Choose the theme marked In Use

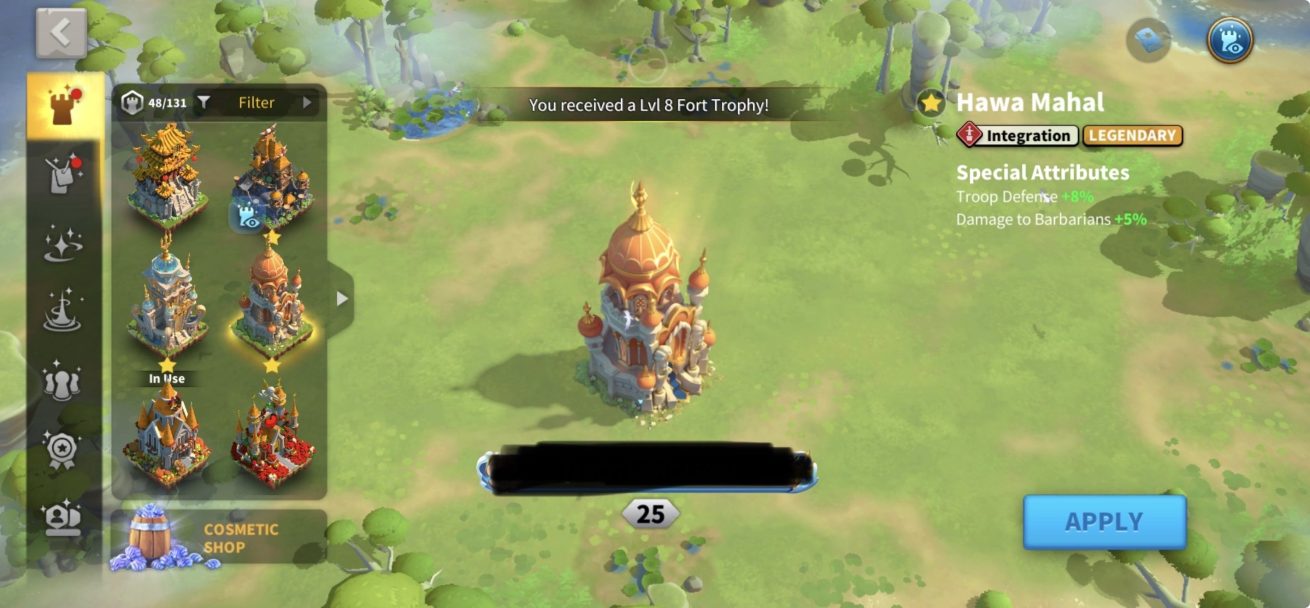pos(167,432)
